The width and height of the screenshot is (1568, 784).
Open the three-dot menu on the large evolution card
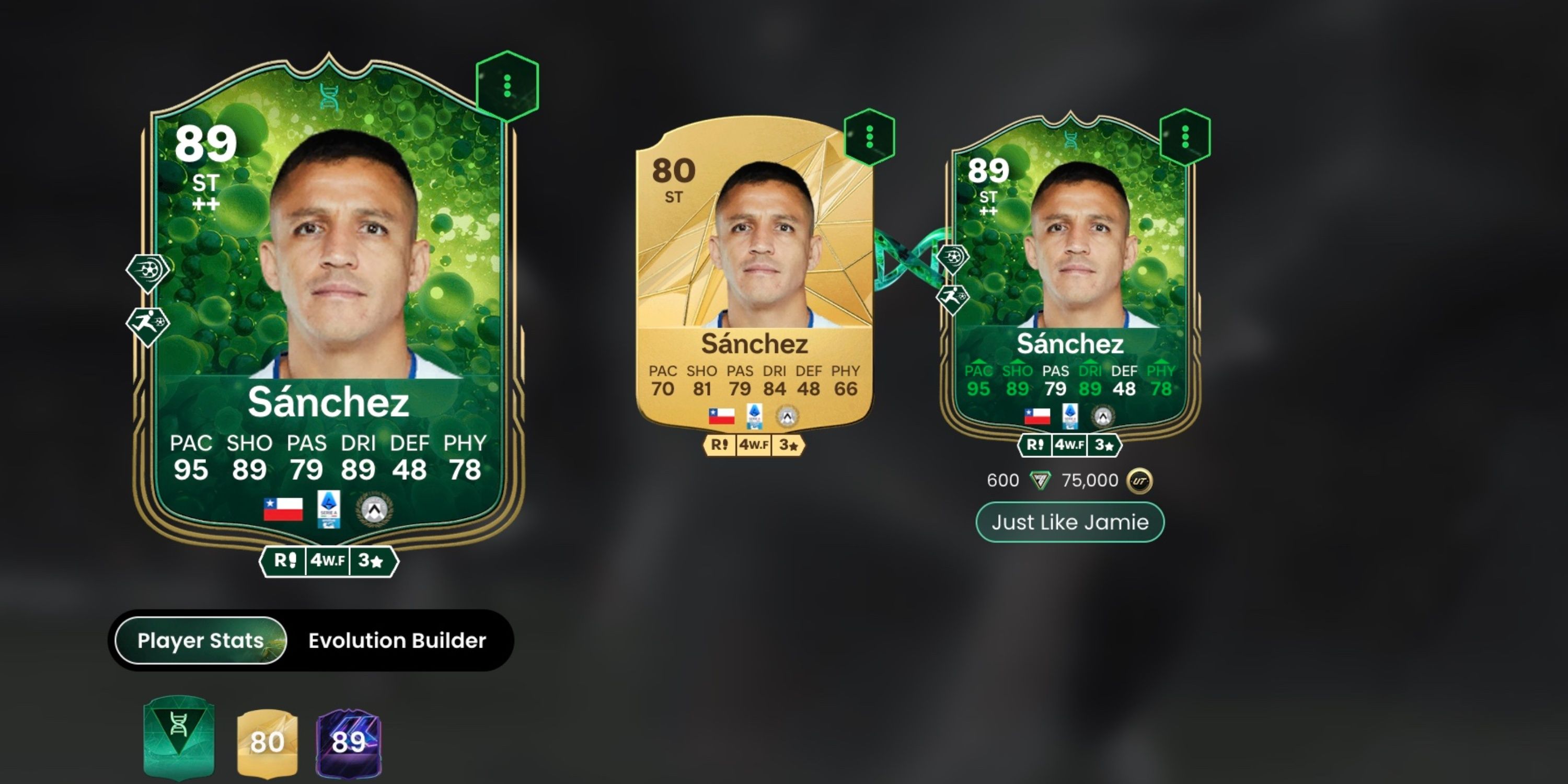coord(506,85)
